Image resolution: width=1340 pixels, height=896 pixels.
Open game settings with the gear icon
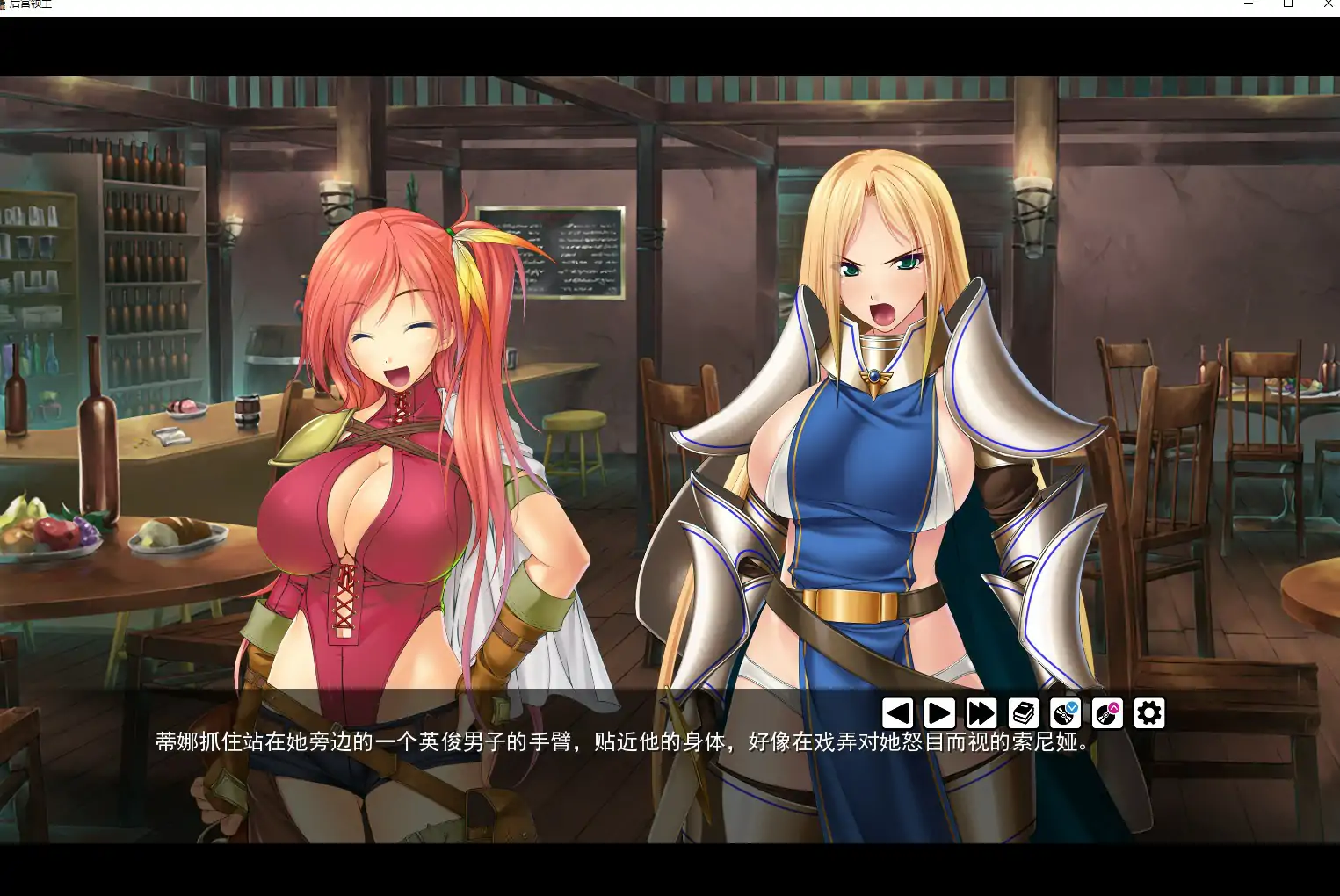pos(1149,713)
